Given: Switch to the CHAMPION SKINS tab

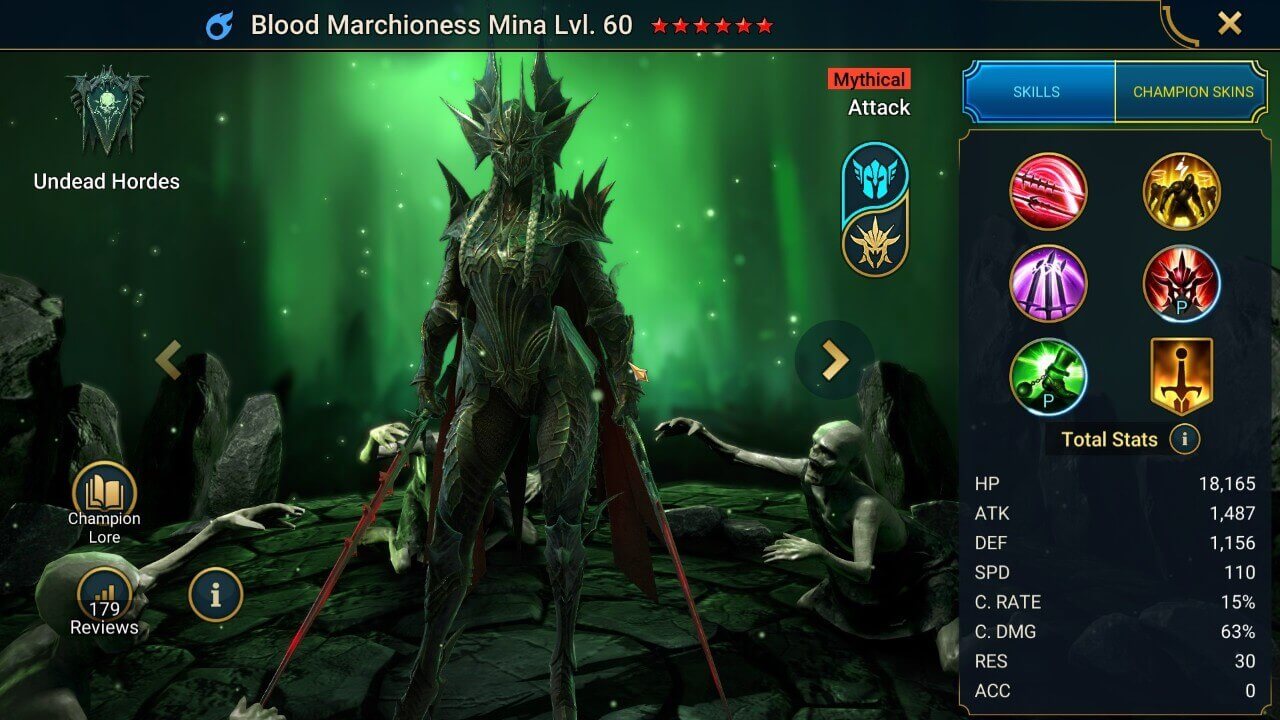Looking at the screenshot, I should [1193, 91].
